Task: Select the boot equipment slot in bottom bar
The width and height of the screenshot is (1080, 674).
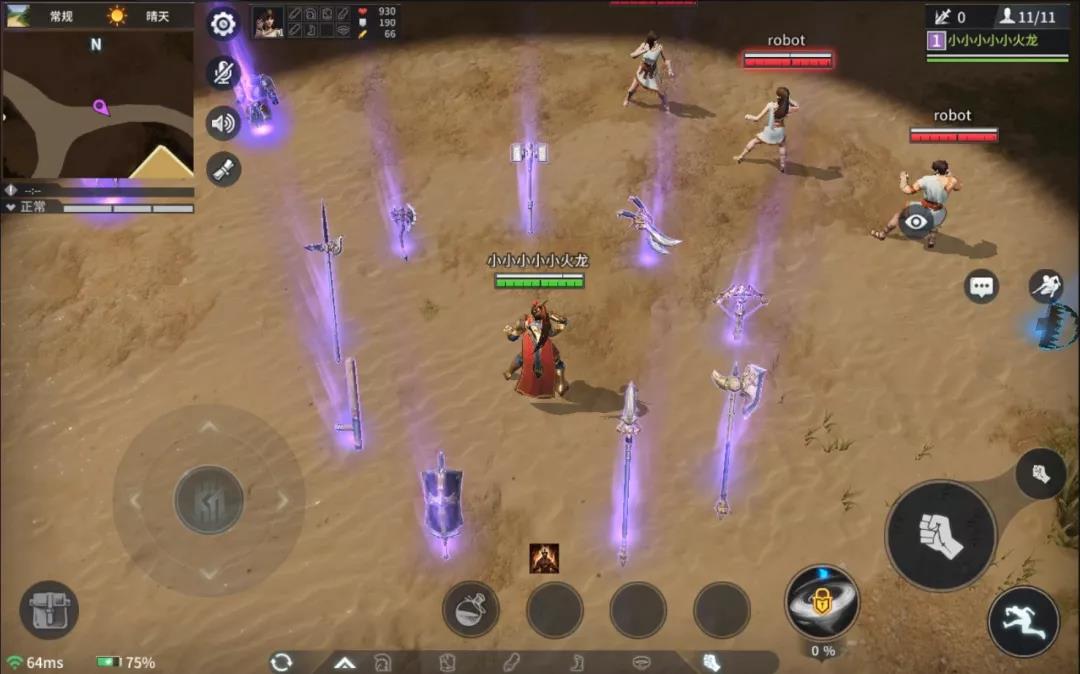Action: click(x=578, y=662)
